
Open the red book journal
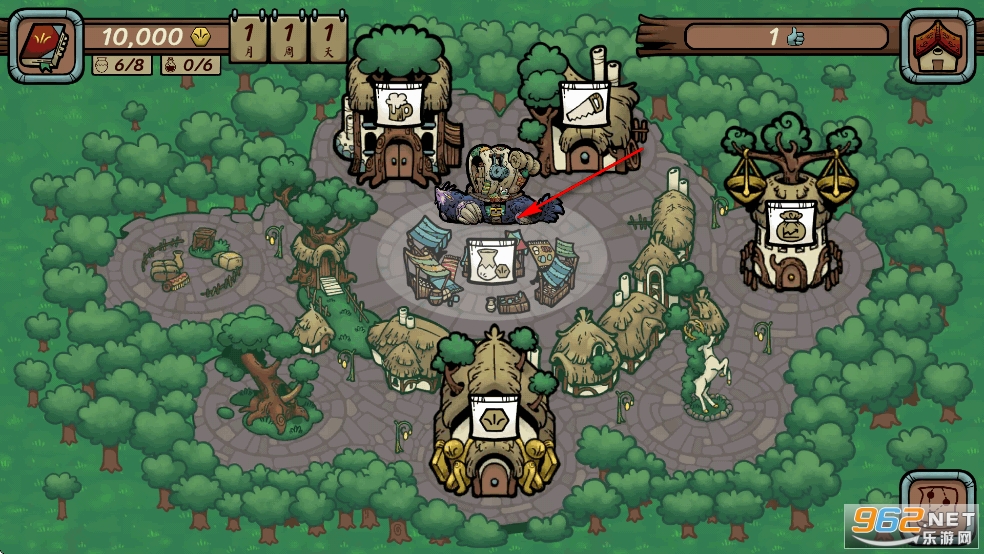click(46, 45)
